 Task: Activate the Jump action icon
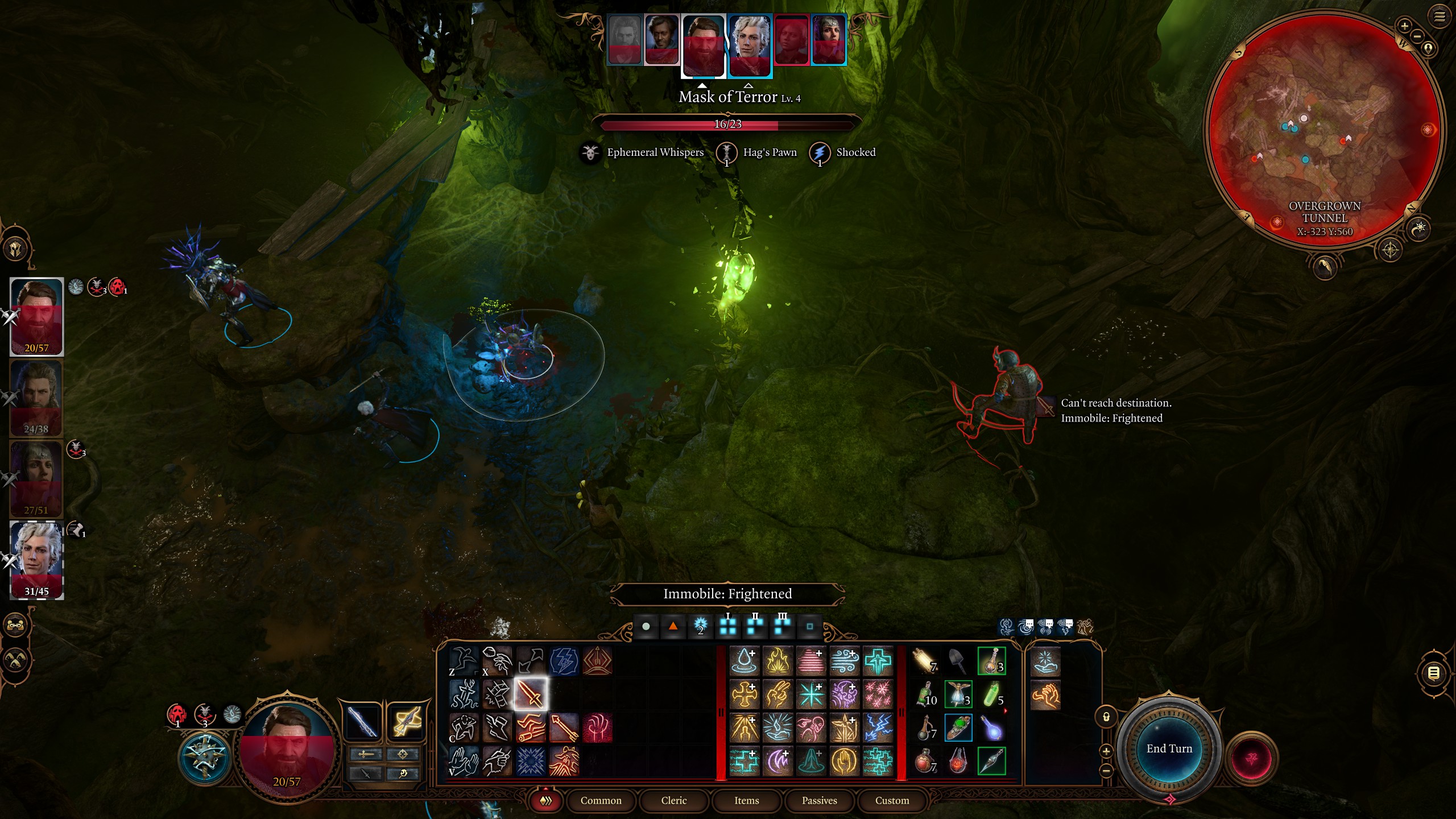[x=464, y=661]
